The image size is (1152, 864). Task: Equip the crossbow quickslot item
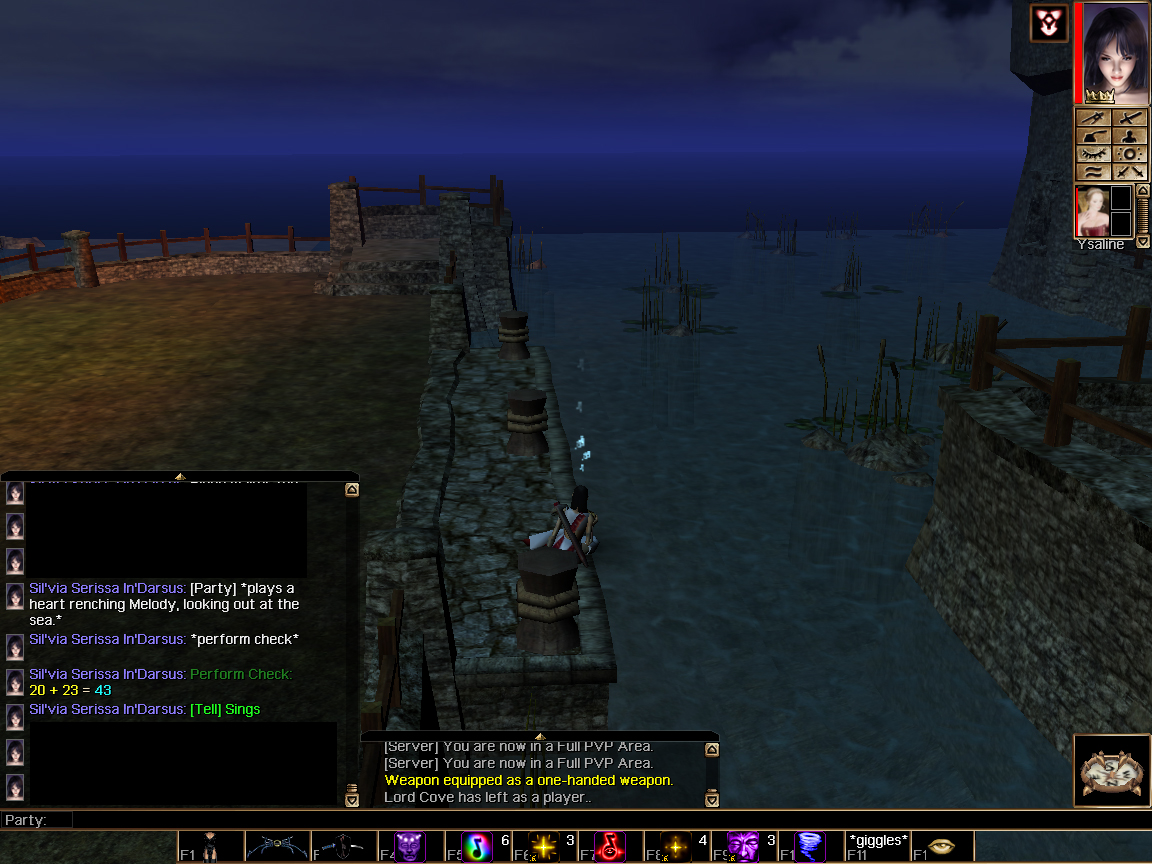click(x=277, y=846)
